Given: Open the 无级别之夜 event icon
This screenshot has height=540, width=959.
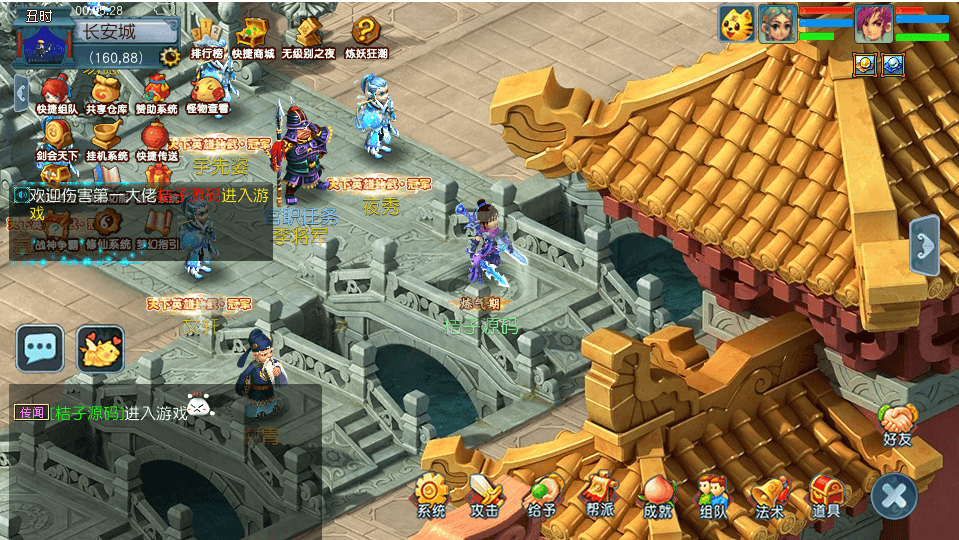Looking at the screenshot, I should tap(308, 38).
